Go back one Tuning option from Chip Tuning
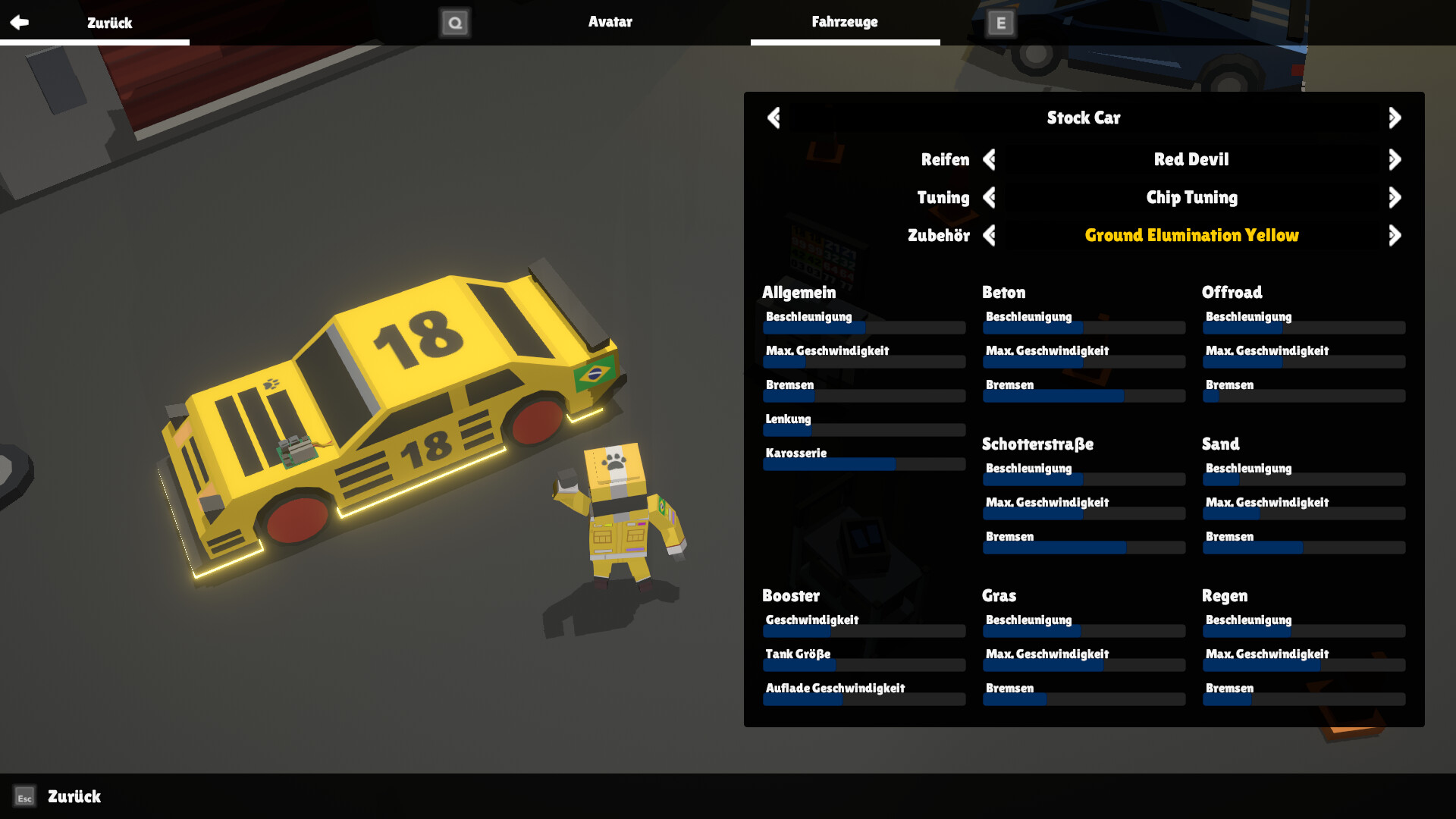The image size is (1456, 819). 990,197
